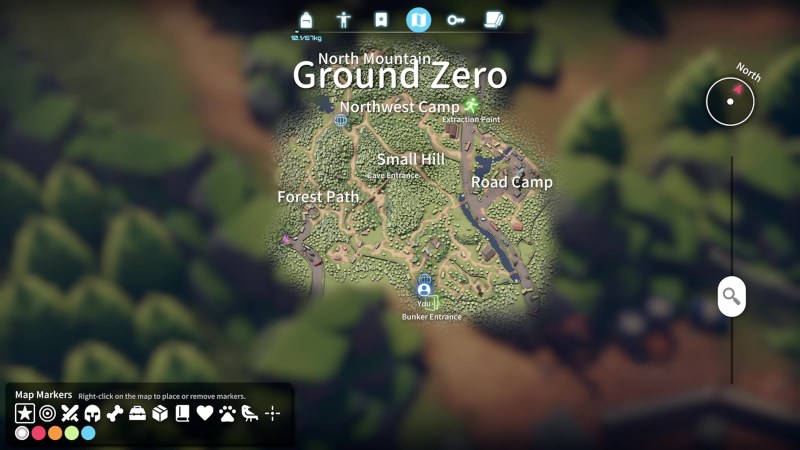Pick the helmet map marker

93,413
